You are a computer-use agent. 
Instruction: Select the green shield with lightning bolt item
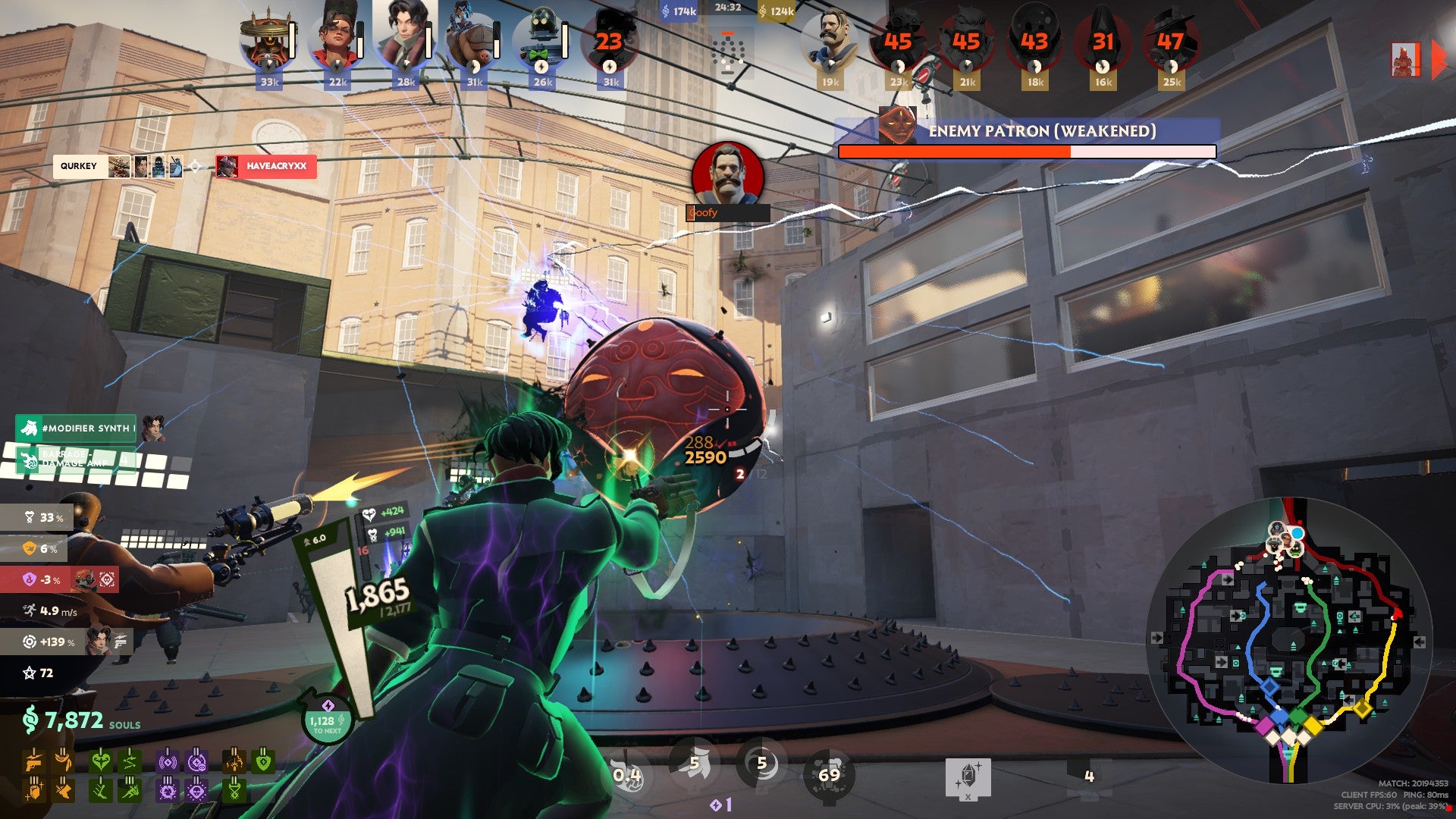[263, 761]
